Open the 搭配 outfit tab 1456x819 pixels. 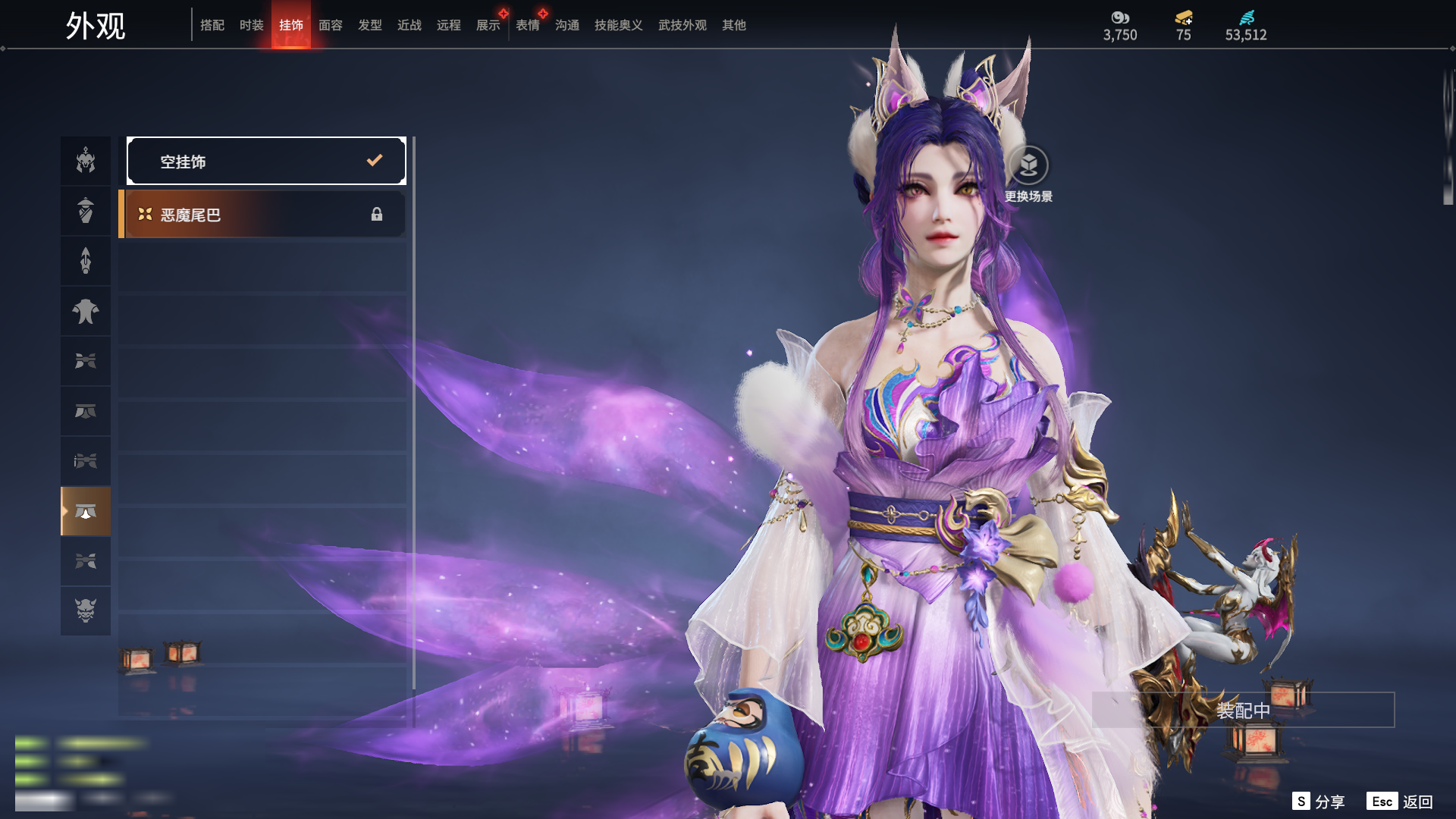pos(212,25)
